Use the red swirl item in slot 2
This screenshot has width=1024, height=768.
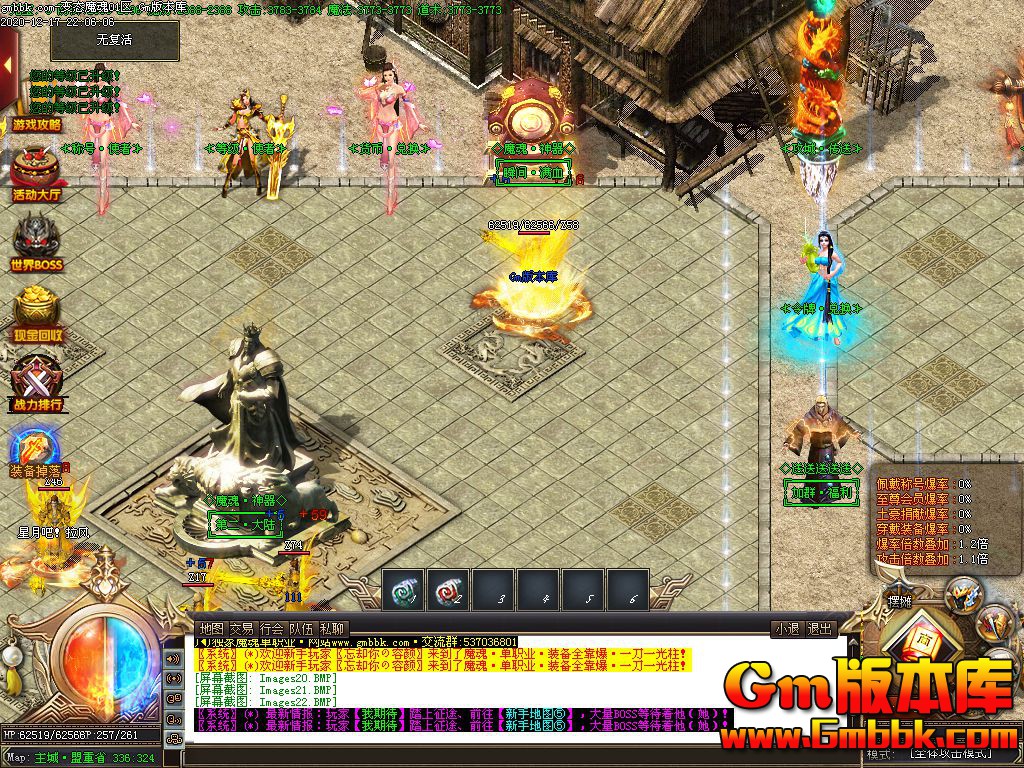point(449,591)
